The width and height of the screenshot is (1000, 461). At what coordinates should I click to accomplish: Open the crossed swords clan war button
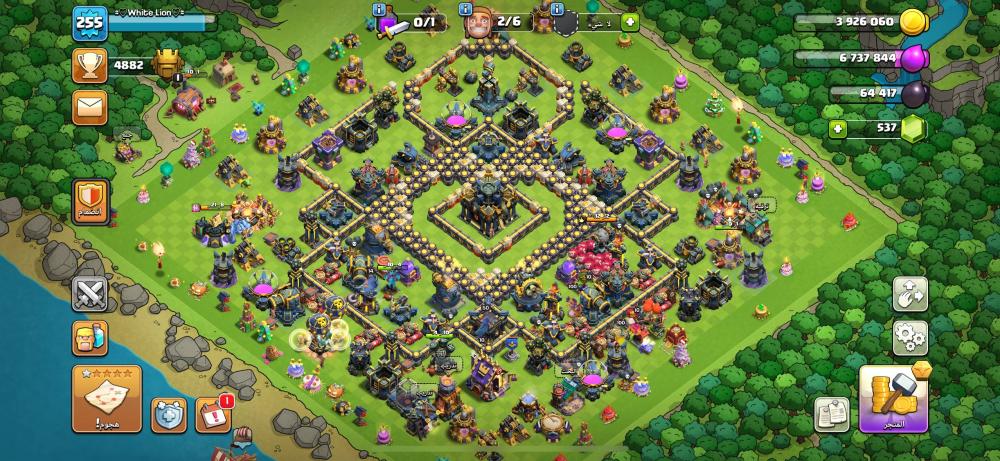[90, 294]
